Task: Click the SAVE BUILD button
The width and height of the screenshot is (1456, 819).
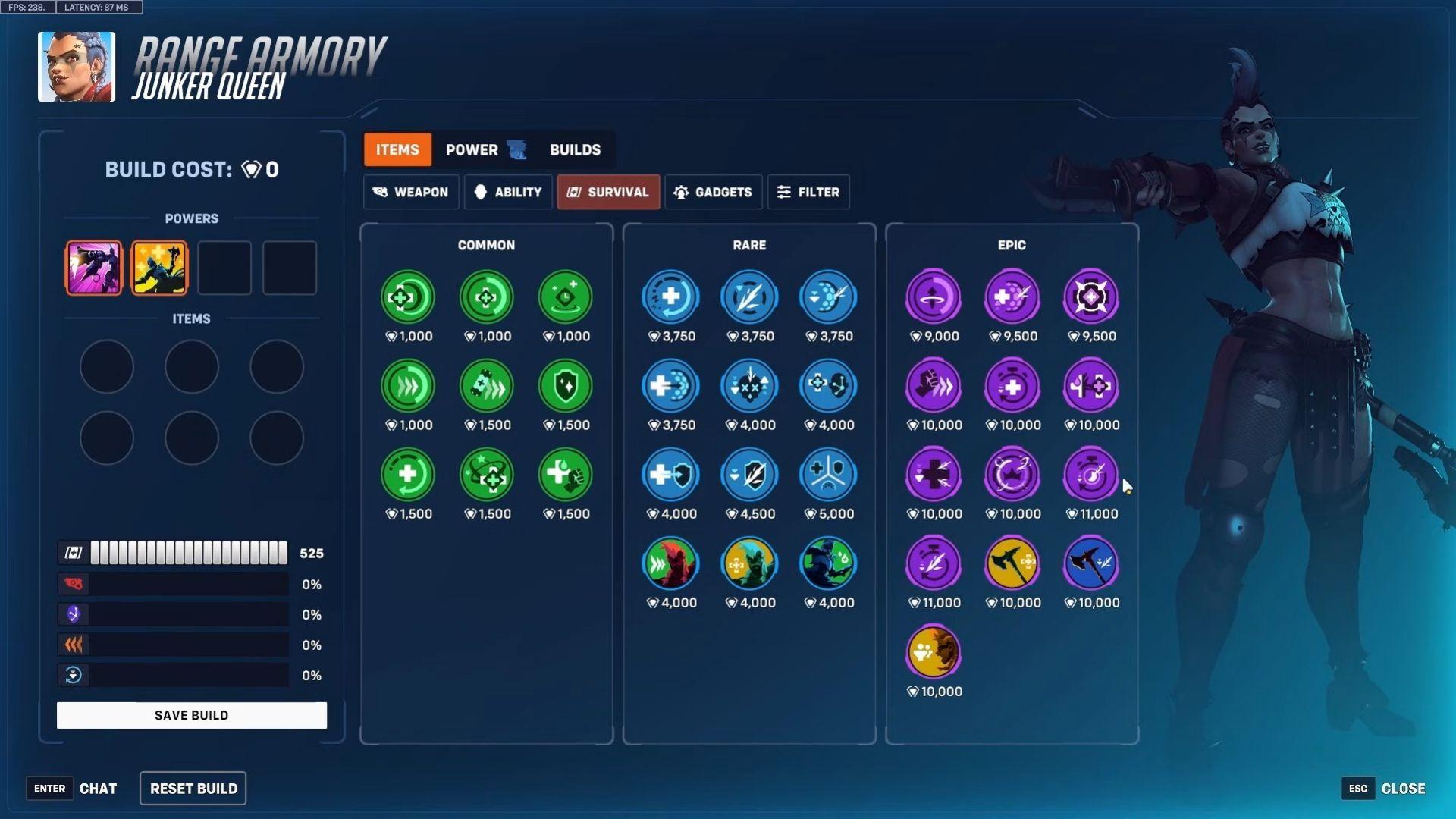Action: (x=191, y=714)
